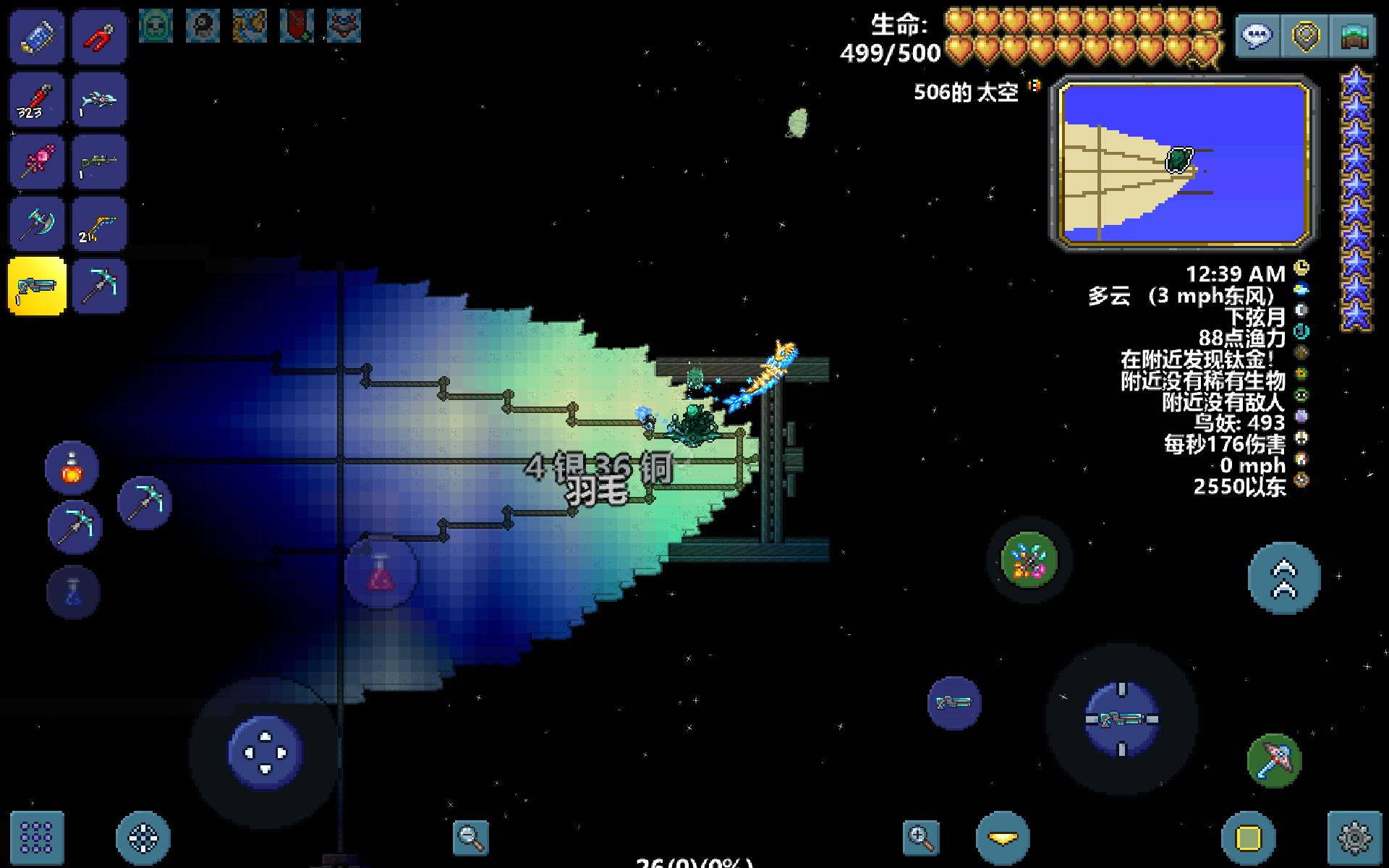Equip the dolphin machine gun slot
This screenshot has width=1389, height=868.
pos(99,100)
